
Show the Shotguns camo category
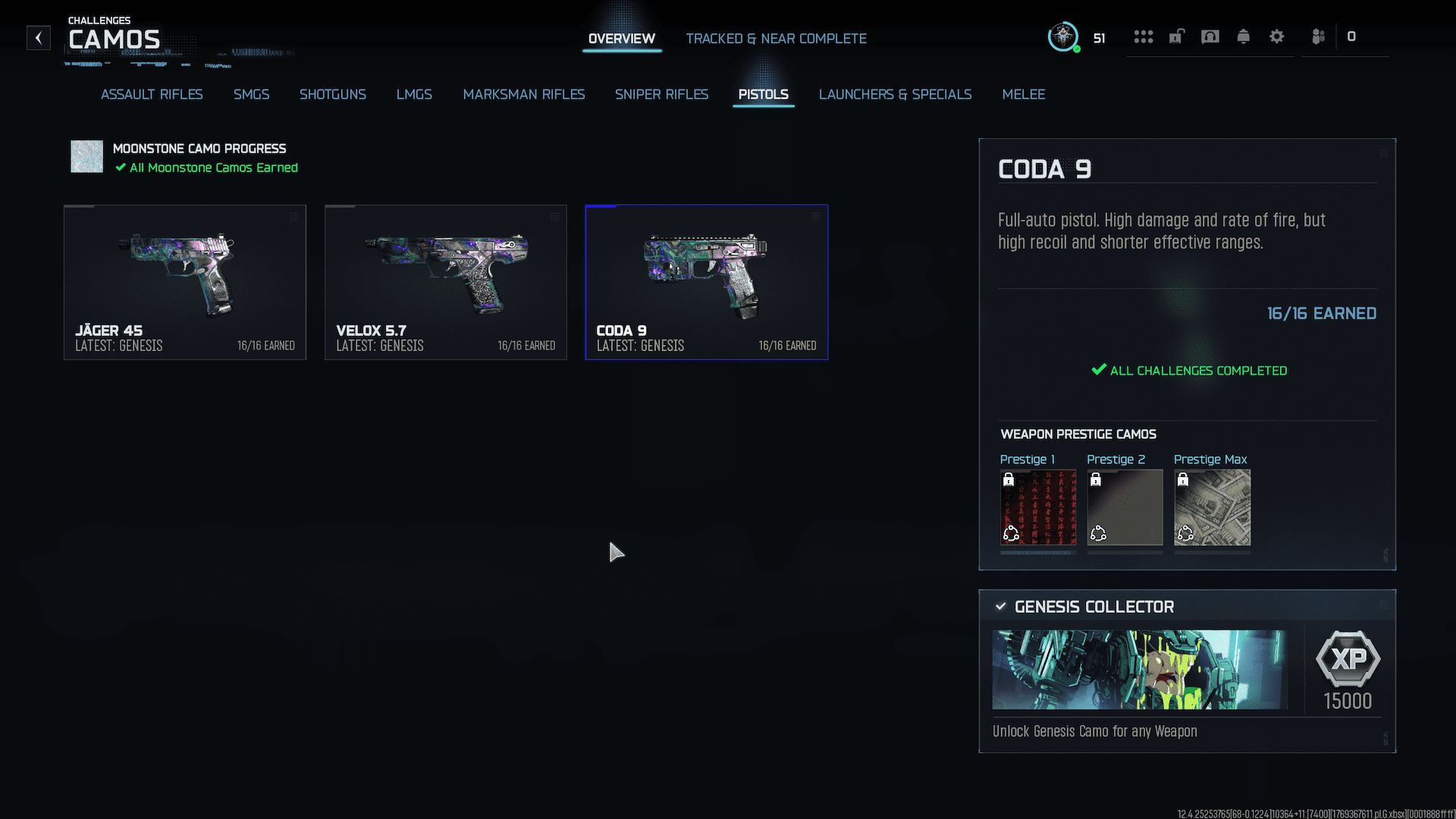coord(332,94)
